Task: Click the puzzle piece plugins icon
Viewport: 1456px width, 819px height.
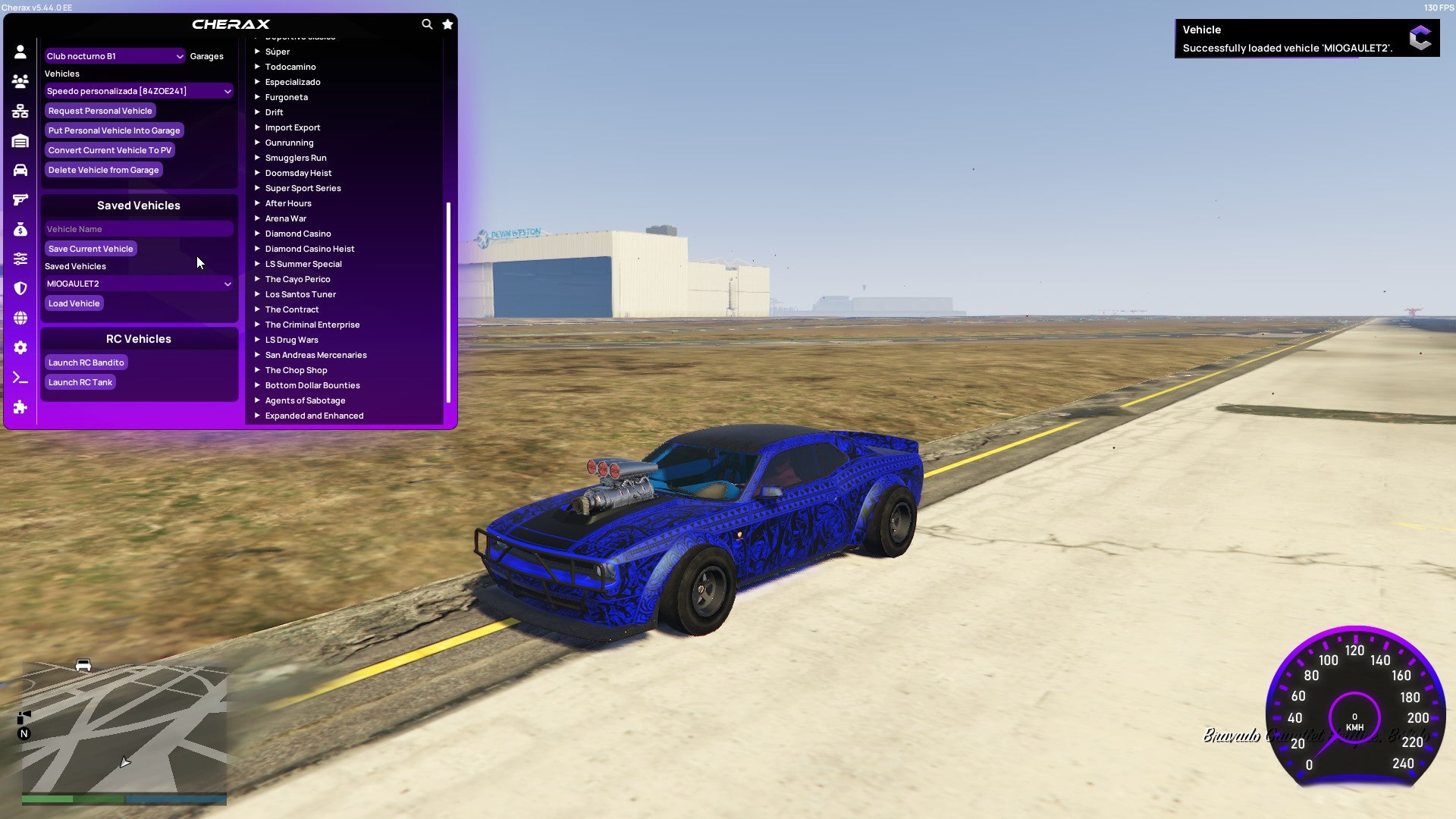Action: (x=20, y=407)
